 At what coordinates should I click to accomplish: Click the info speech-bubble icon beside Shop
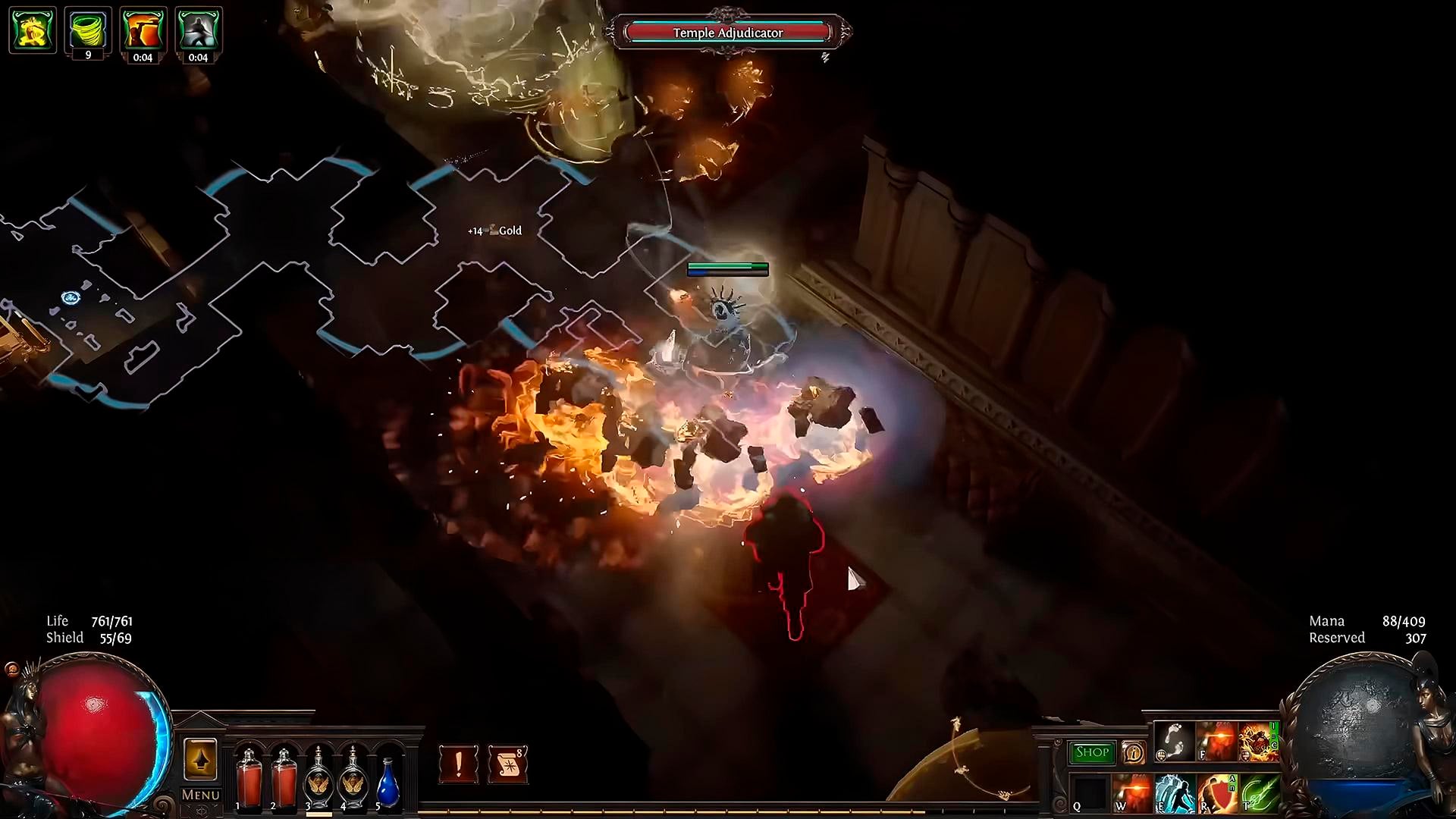tap(1132, 753)
